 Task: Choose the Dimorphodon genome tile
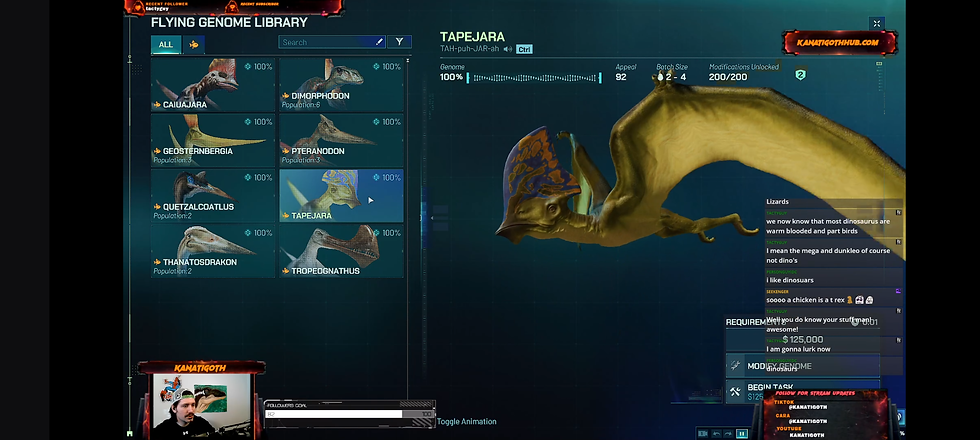pos(341,84)
